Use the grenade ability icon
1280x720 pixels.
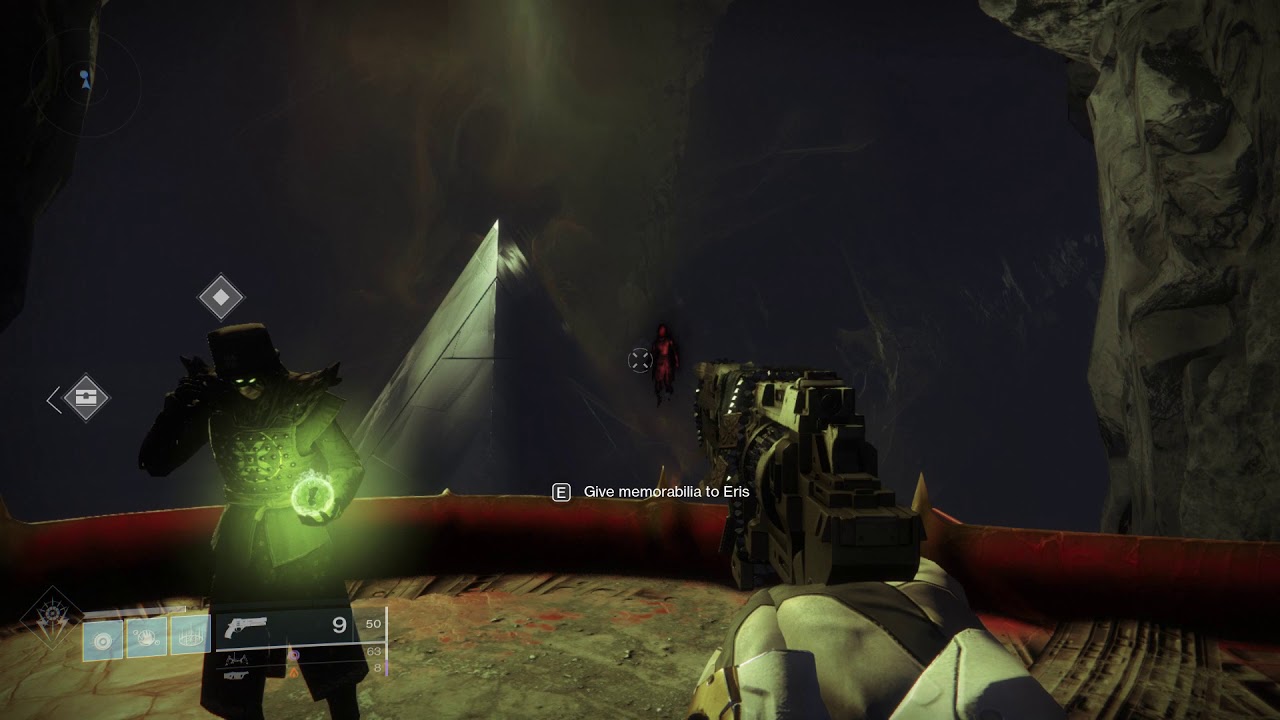tap(103, 638)
